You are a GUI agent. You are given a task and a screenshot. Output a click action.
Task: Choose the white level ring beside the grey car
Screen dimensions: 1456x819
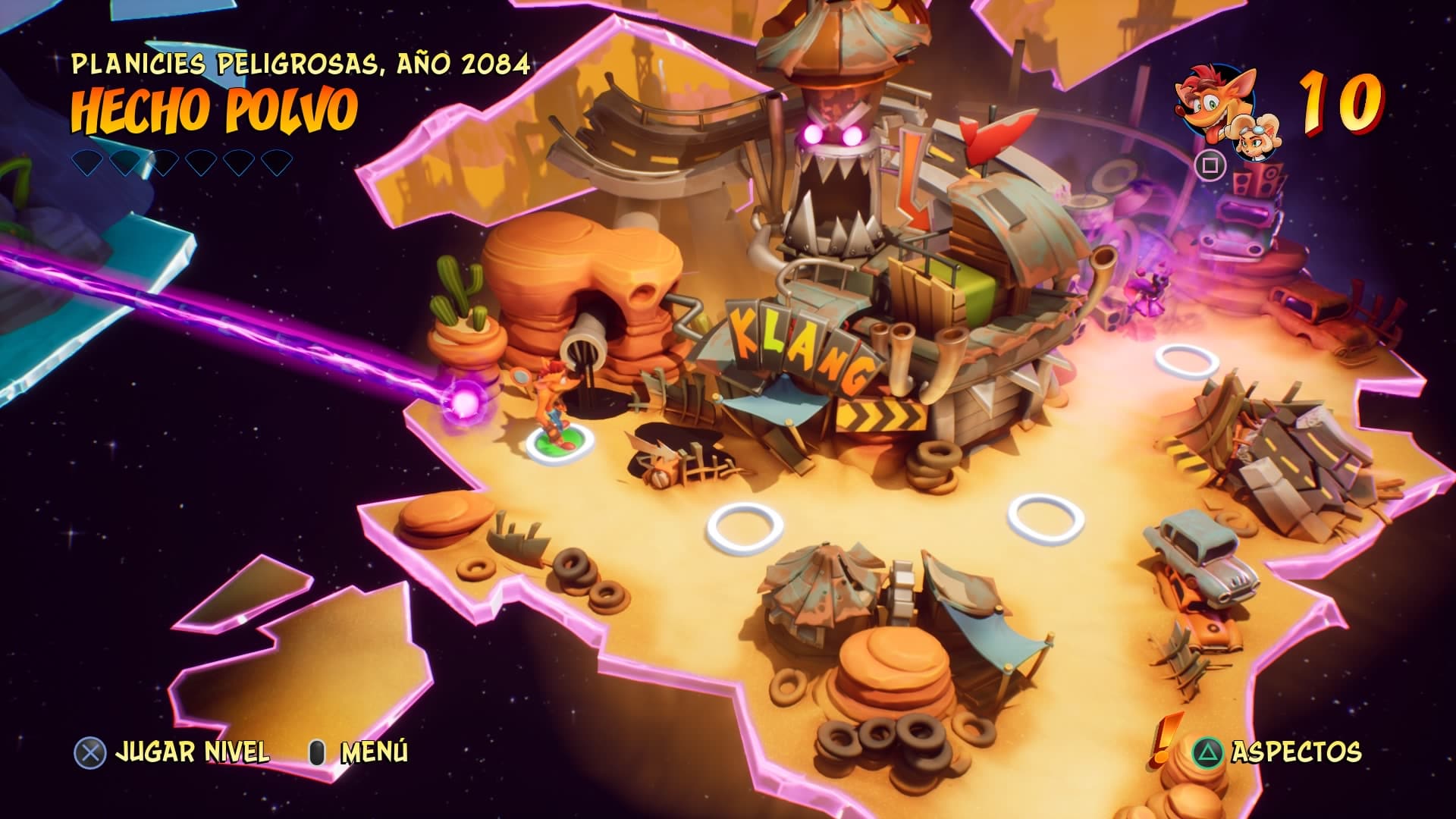(1046, 517)
